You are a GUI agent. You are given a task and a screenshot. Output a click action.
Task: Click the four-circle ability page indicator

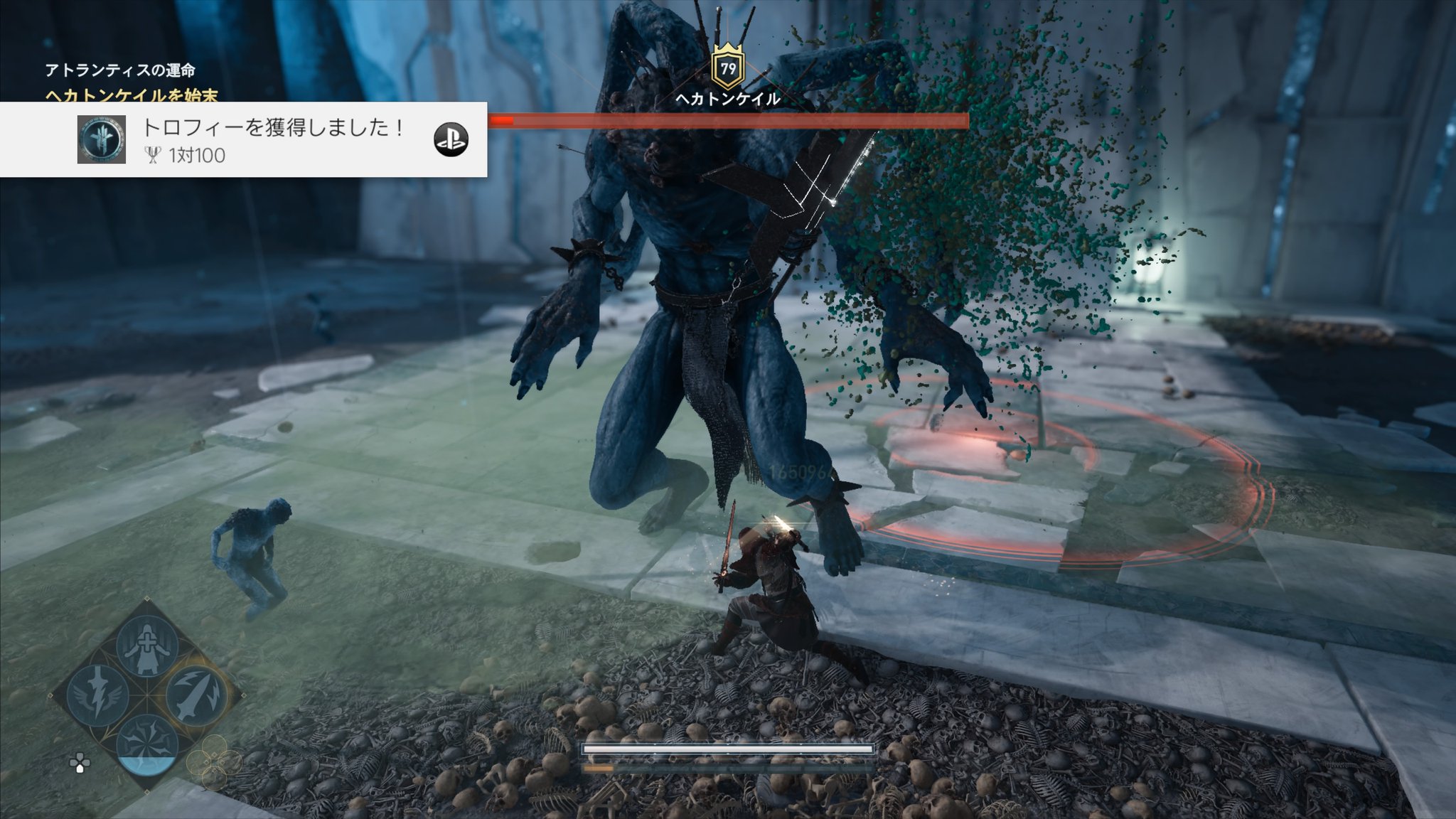pos(214,761)
